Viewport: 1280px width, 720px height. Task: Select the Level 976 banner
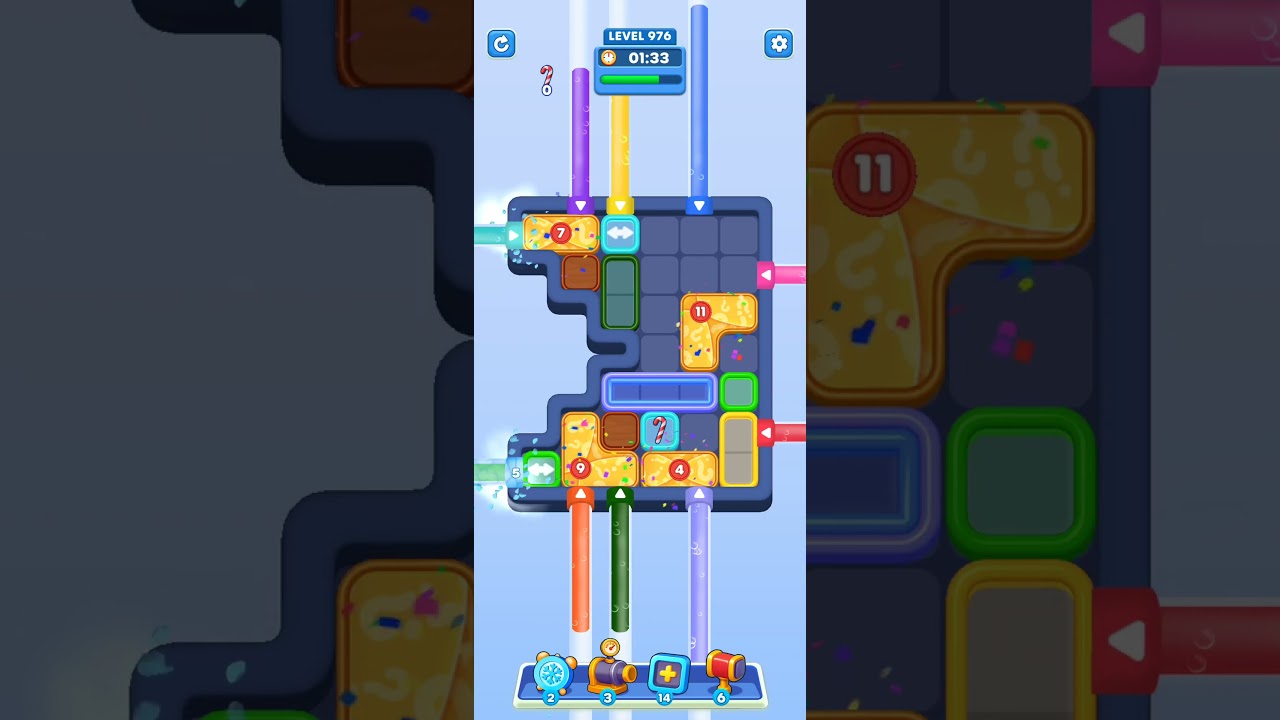[639, 36]
